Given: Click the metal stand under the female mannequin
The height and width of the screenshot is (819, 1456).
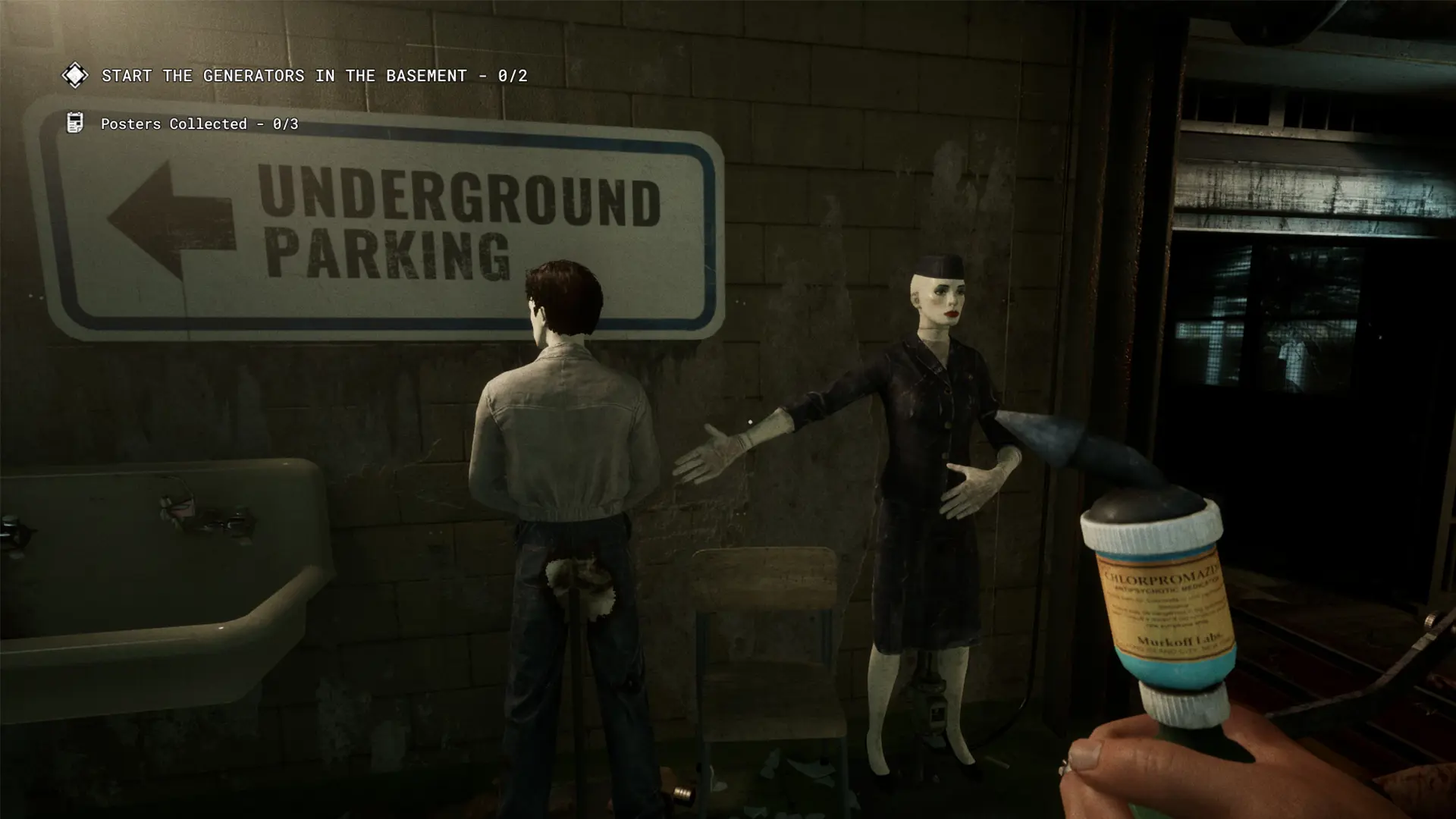Looking at the screenshot, I should [929, 705].
